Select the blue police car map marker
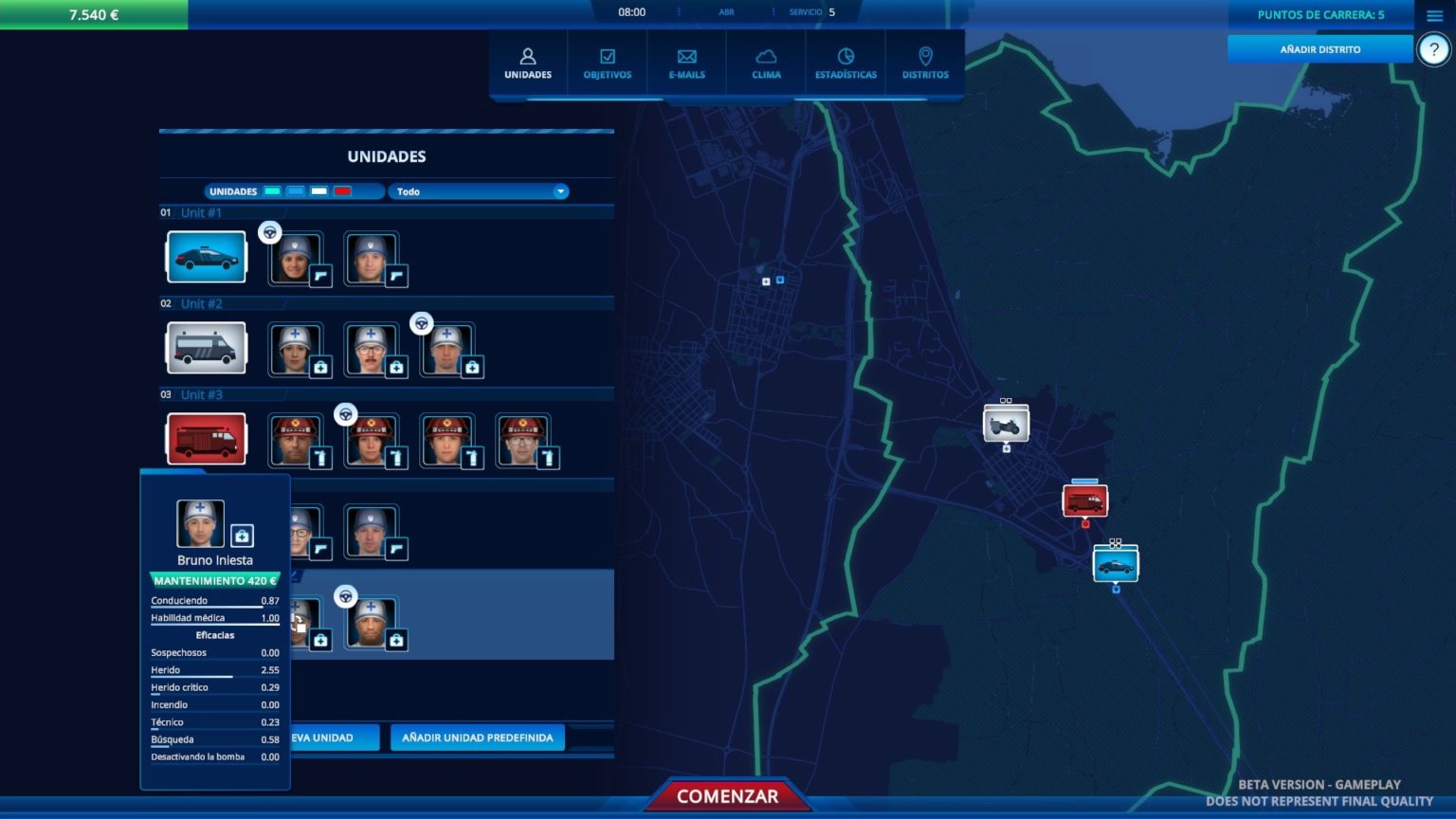The height and width of the screenshot is (819, 1456). [1116, 565]
